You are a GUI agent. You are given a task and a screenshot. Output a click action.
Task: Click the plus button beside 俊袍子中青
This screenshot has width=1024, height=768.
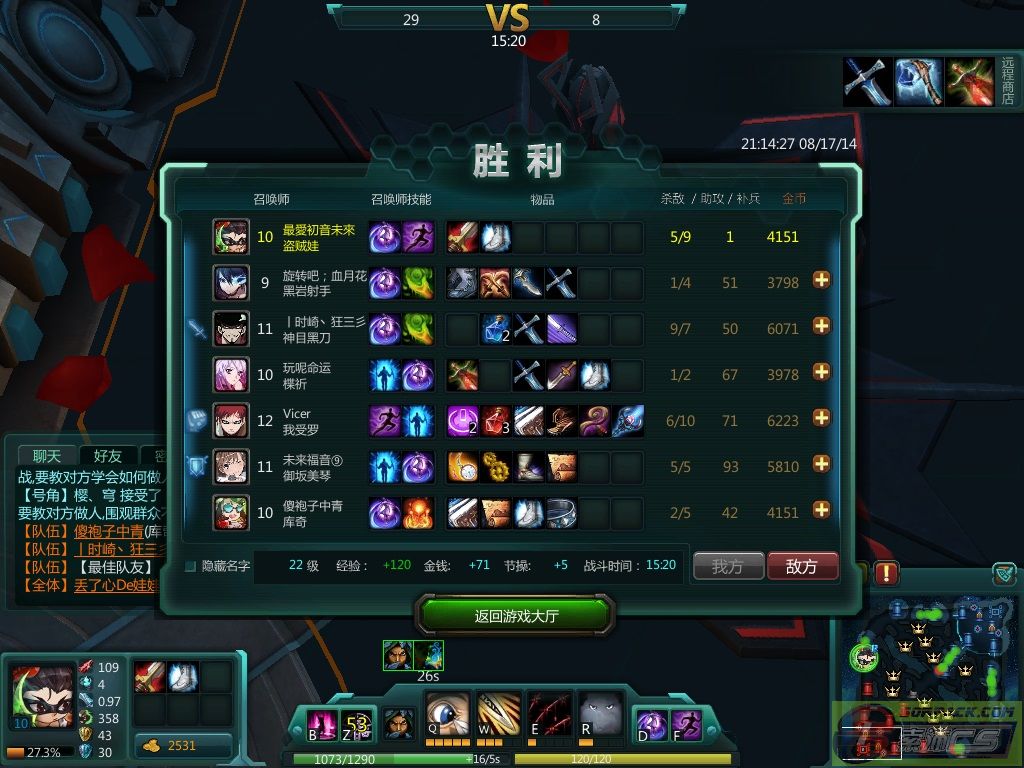click(822, 510)
